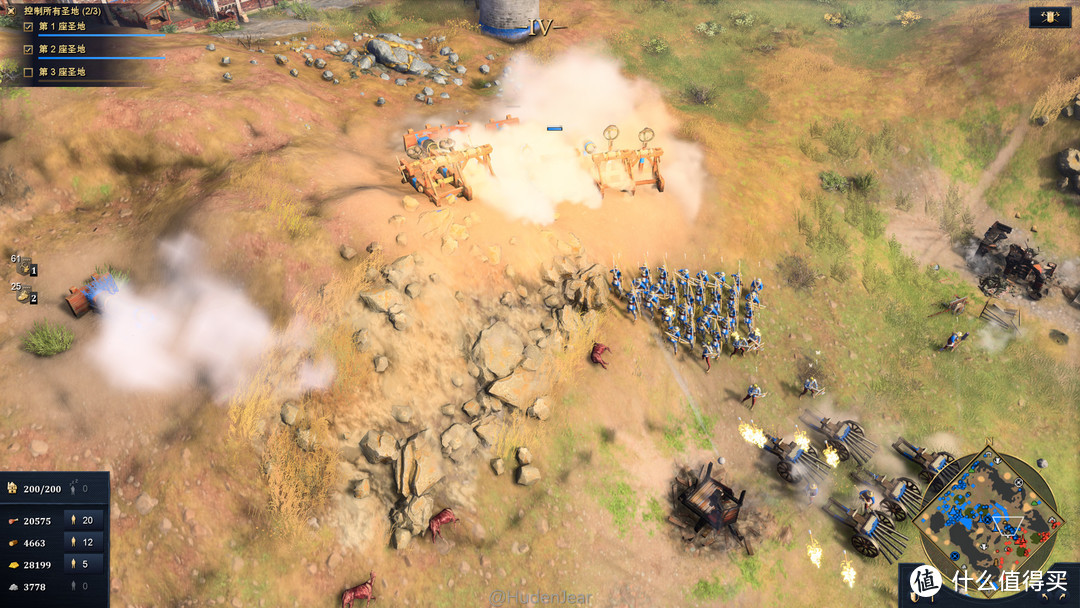Collapse the objectives panel header icon
This screenshot has height=608, width=1080.
(x=13, y=10)
